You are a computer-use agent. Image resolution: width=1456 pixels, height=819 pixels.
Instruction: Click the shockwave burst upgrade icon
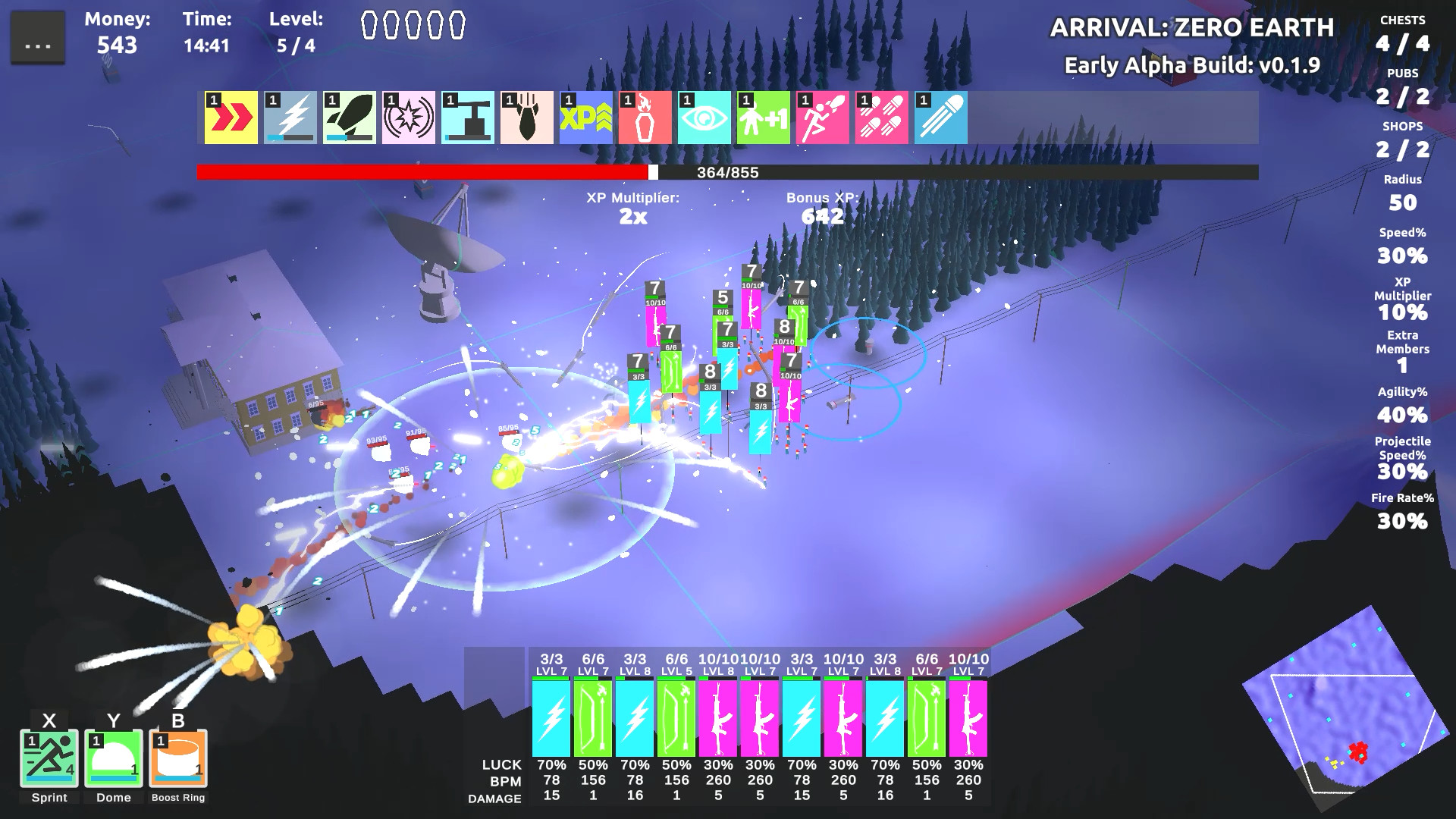click(x=407, y=118)
